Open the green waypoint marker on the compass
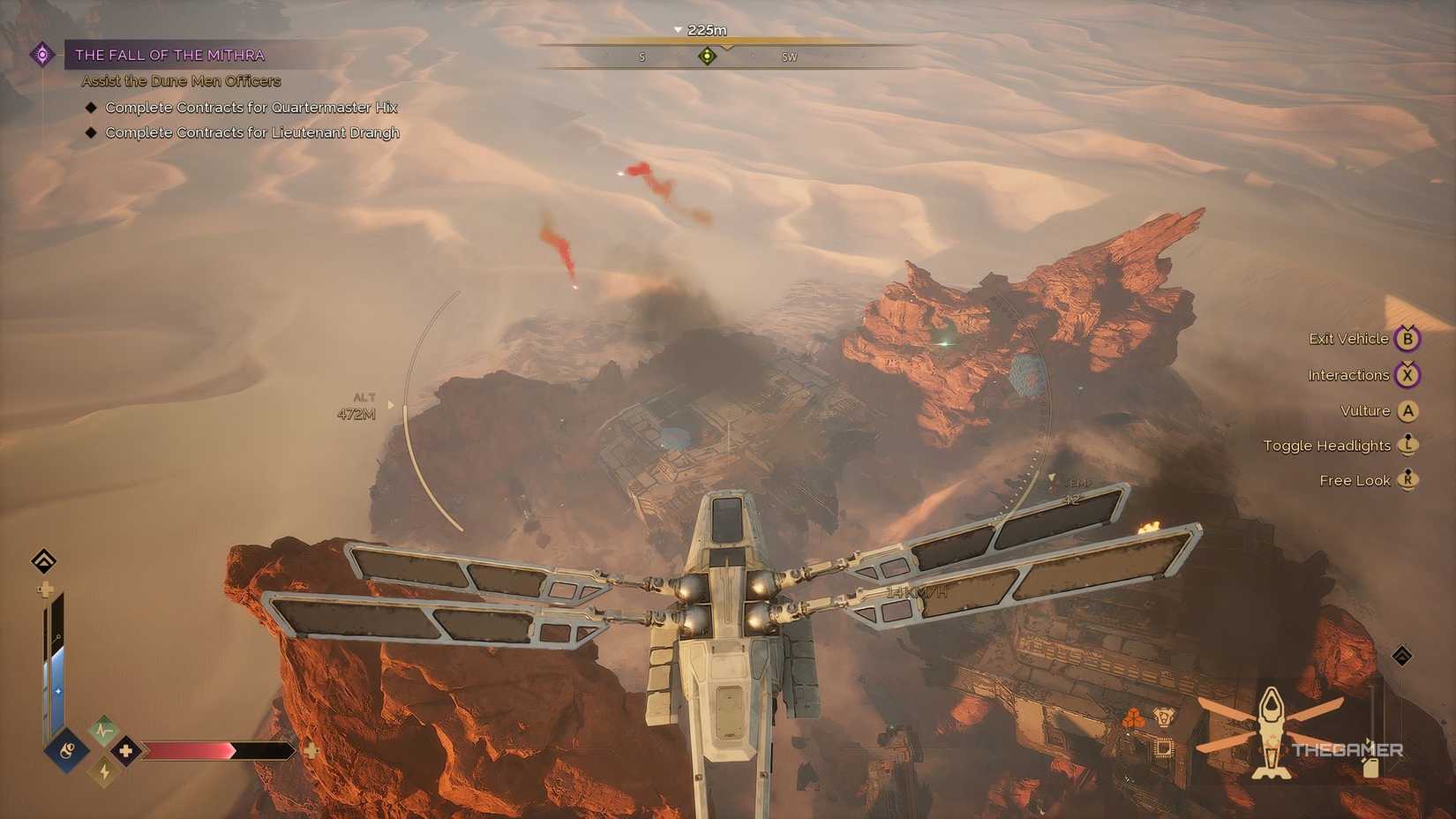 point(706,56)
